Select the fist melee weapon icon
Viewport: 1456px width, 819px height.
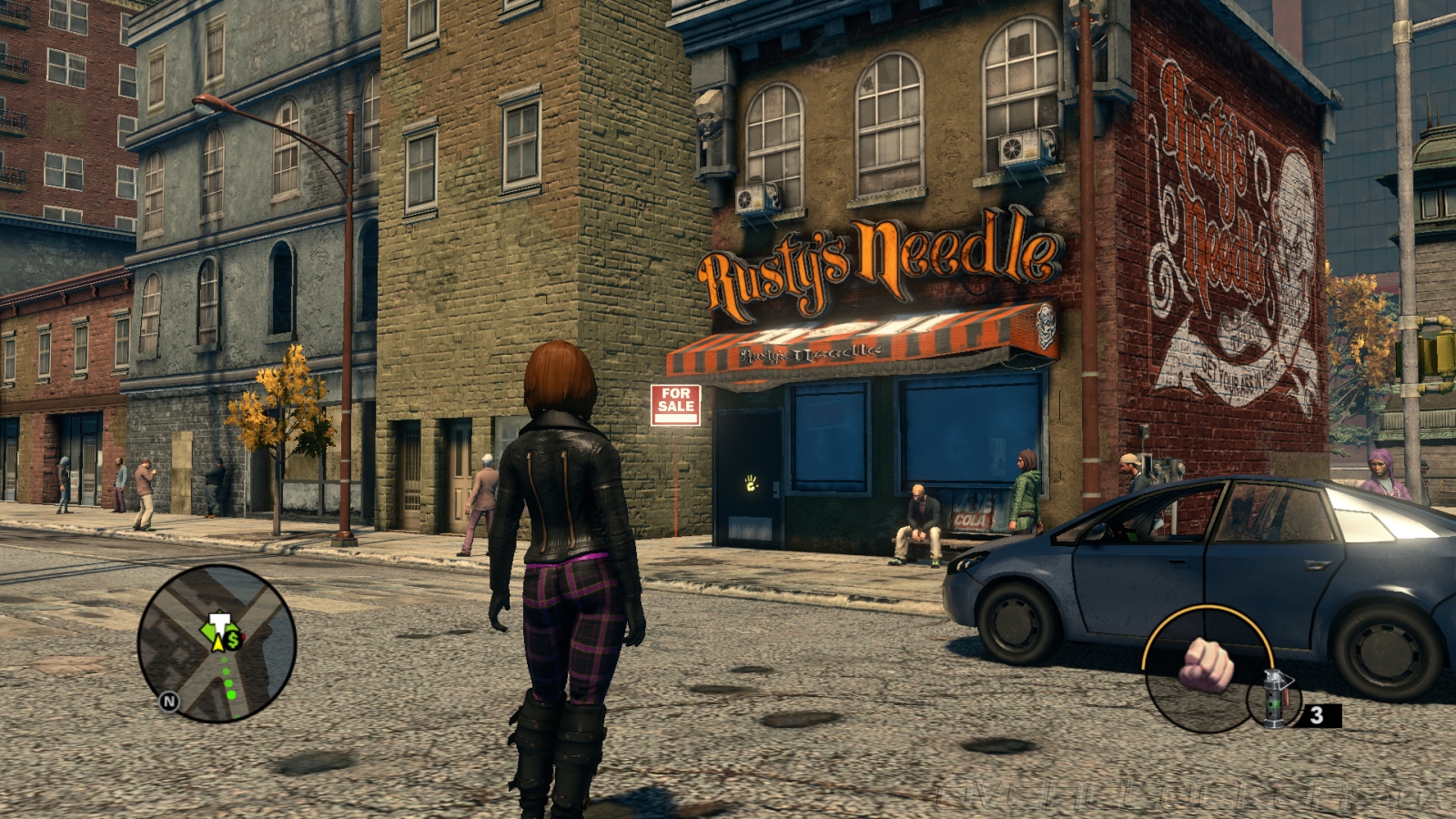tap(1205, 663)
